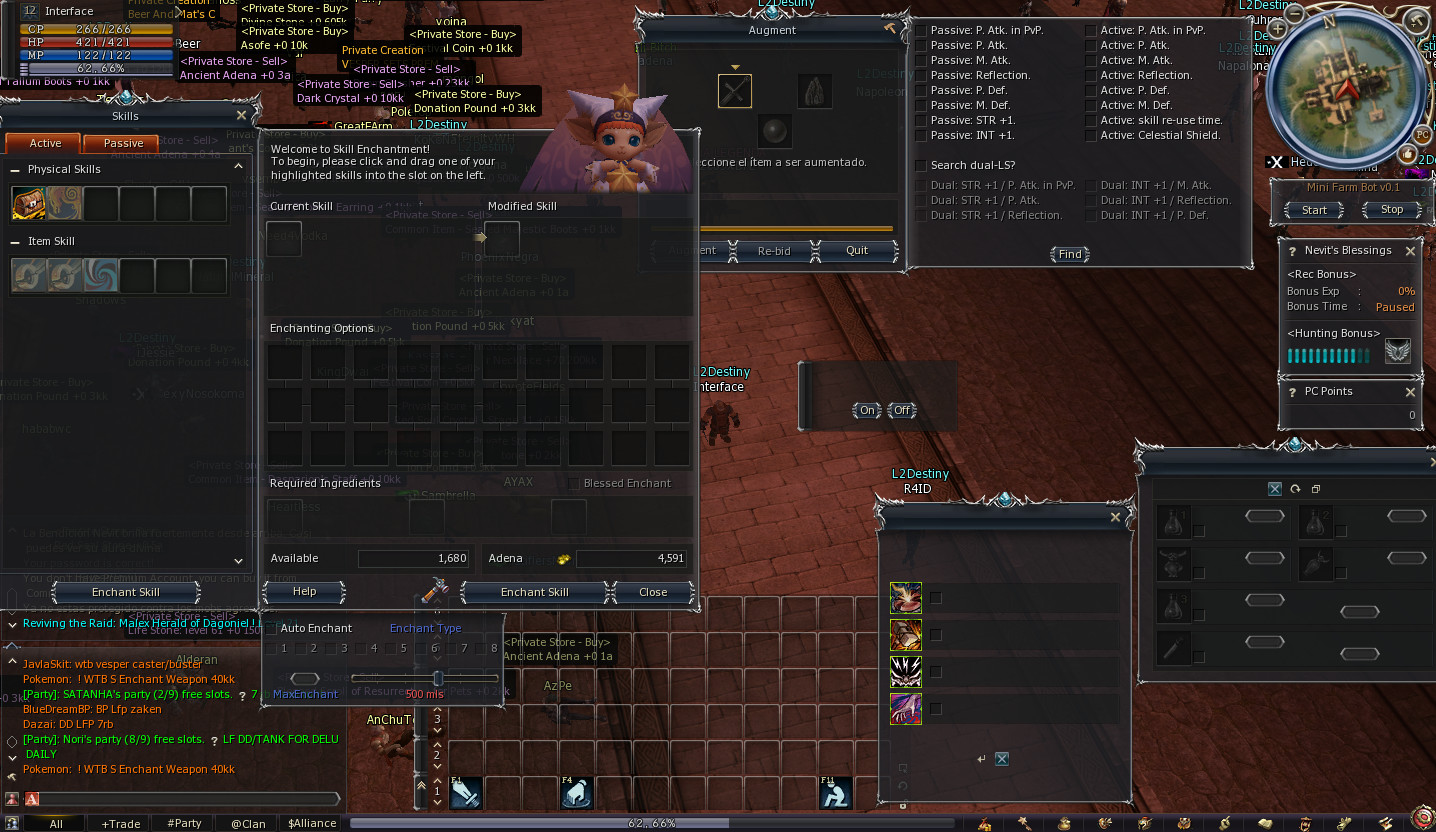The height and width of the screenshot is (832, 1436).
Task: Select the lightning skull skill in the R4ID panel
Action: click(x=906, y=671)
